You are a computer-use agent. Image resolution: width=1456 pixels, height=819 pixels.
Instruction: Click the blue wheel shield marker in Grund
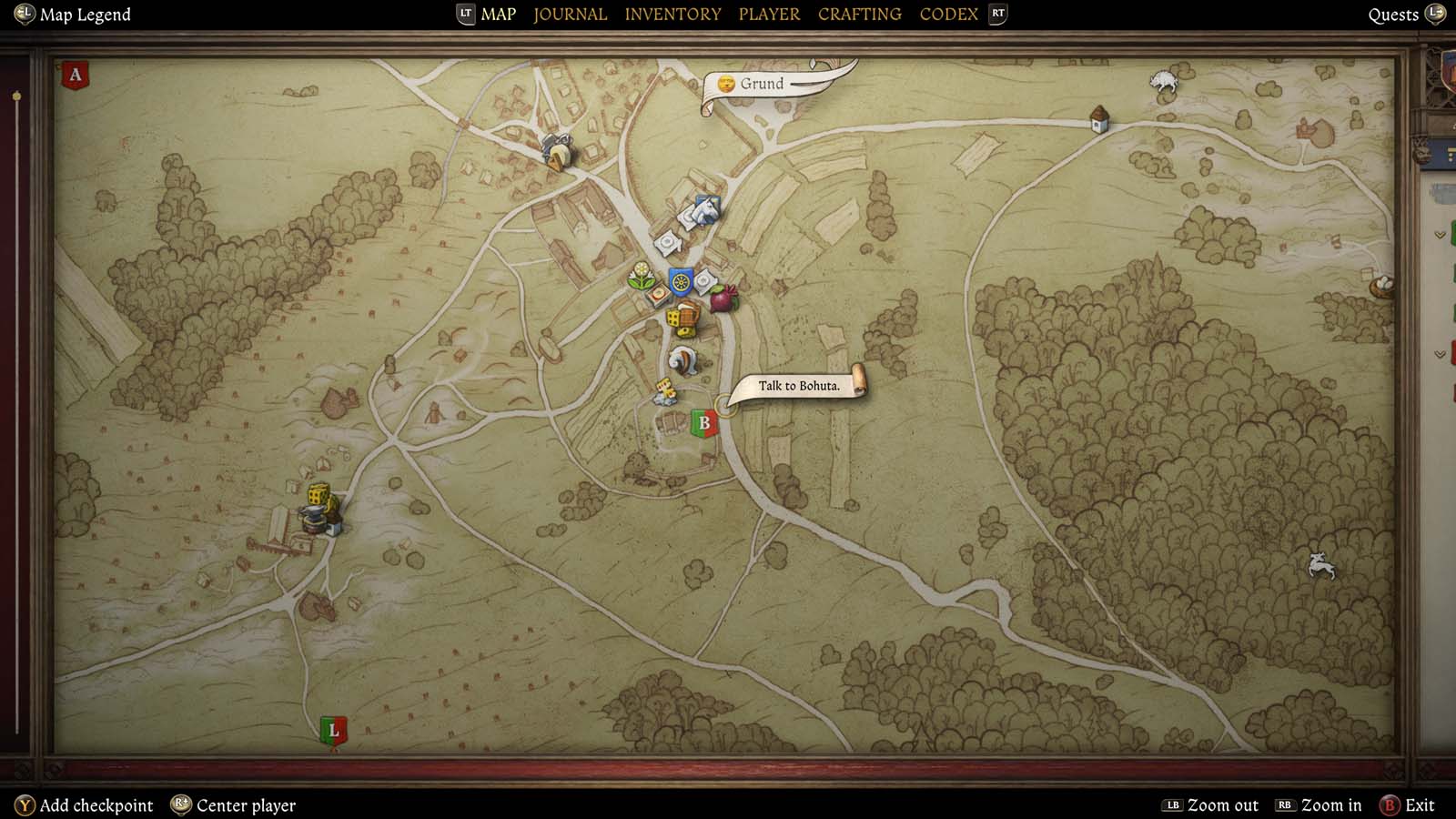click(681, 280)
